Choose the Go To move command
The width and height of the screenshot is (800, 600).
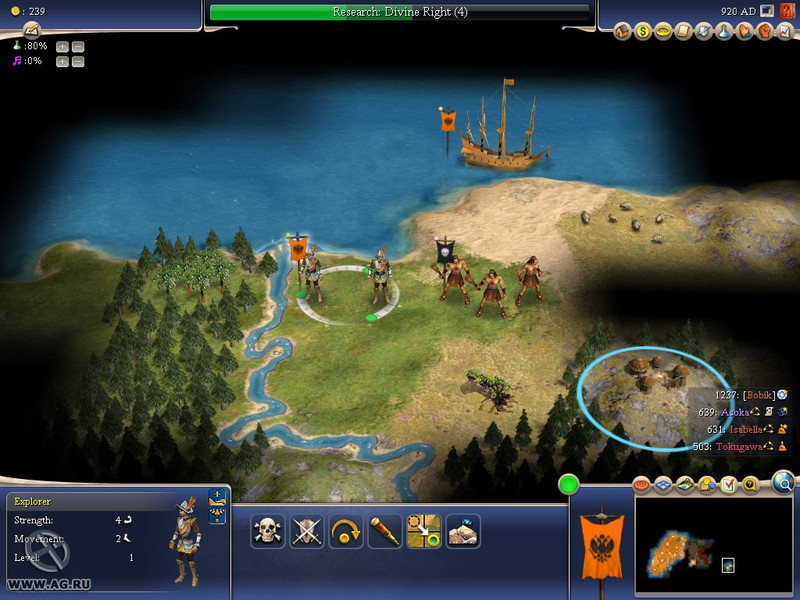424,530
